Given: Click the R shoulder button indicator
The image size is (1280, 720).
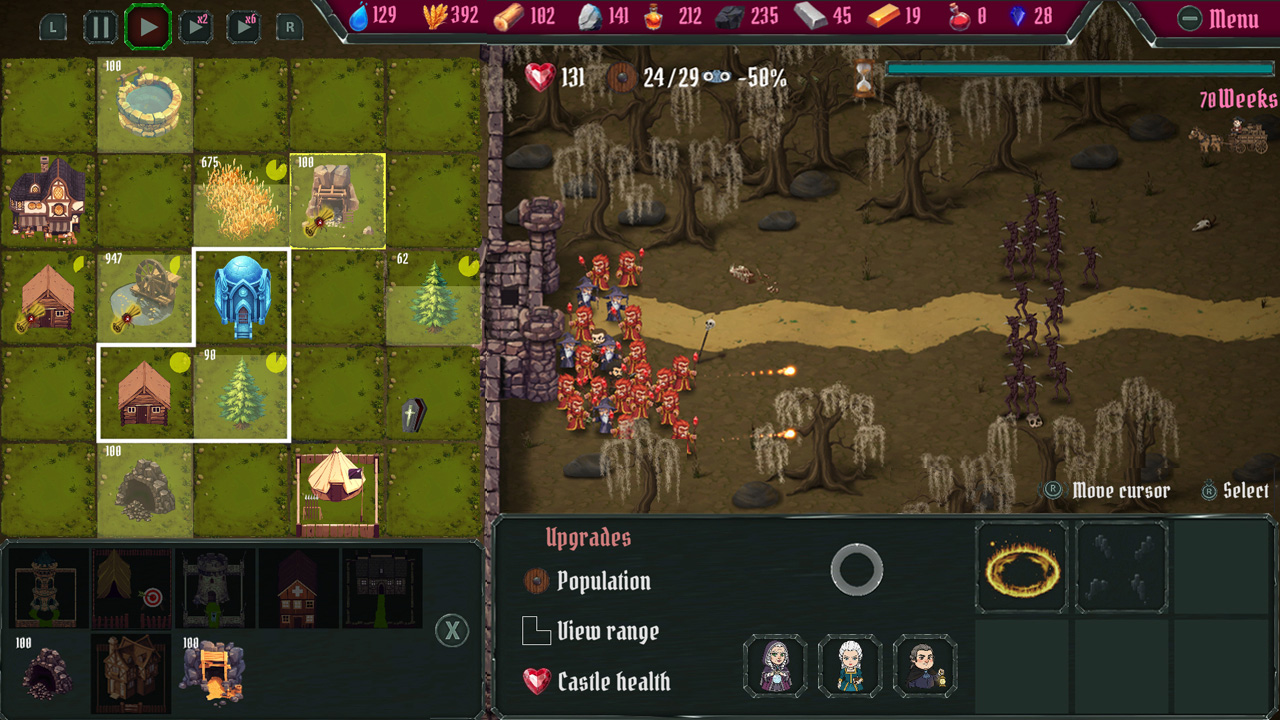Looking at the screenshot, I should pyautogui.click(x=289, y=27).
